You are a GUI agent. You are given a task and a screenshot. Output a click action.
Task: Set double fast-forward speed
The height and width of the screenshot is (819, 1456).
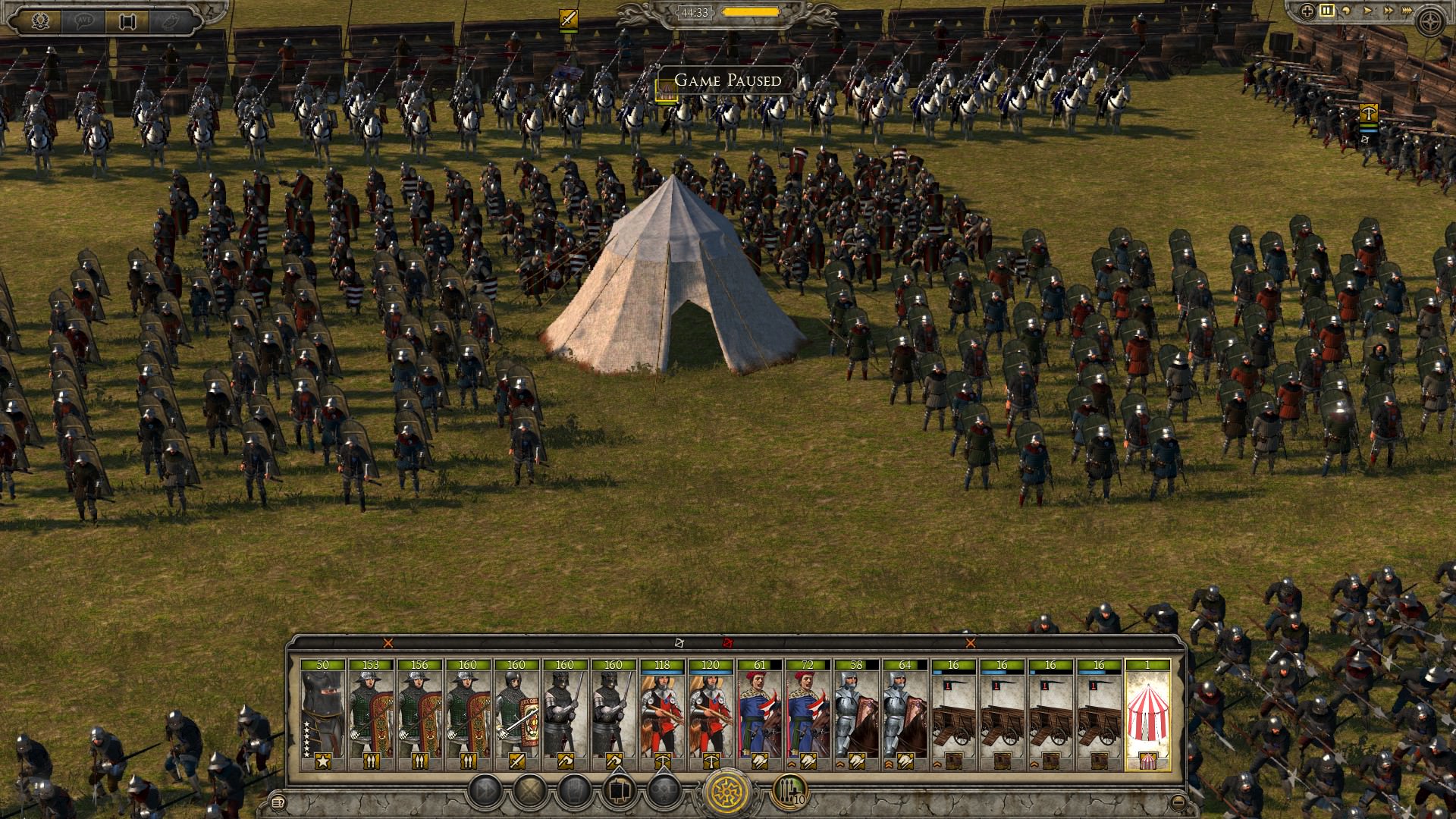tap(1389, 11)
